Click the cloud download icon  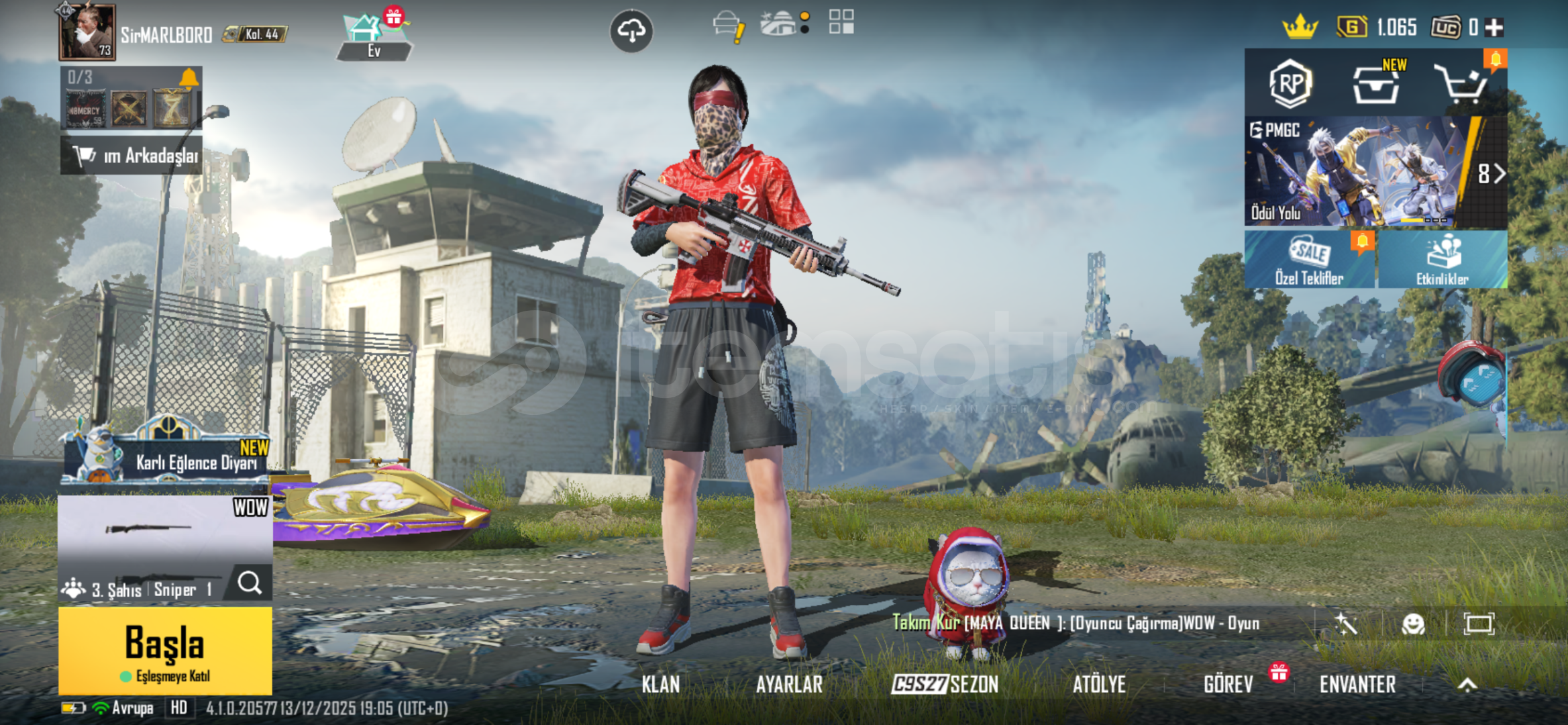click(x=631, y=31)
